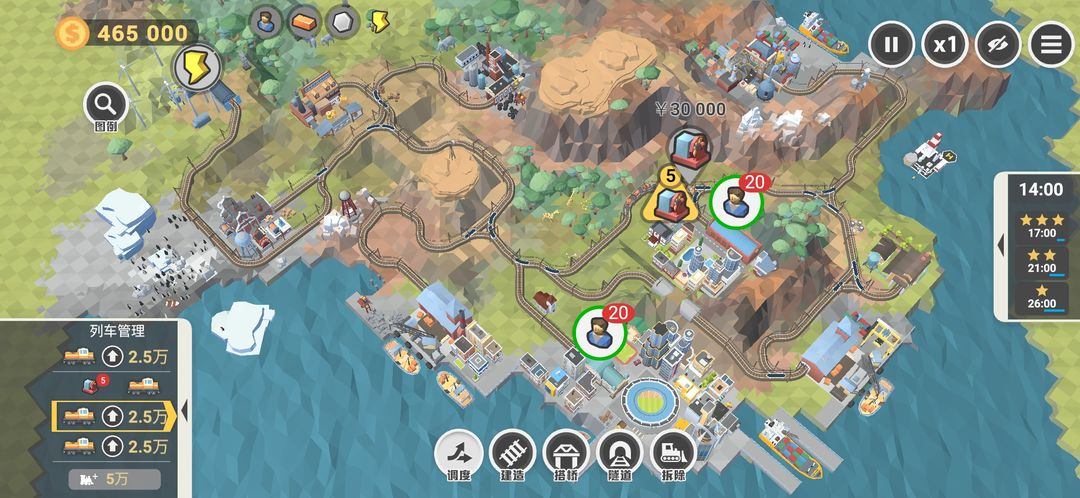
Task: Open the hamburger main menu
Action: point(1051,45)
